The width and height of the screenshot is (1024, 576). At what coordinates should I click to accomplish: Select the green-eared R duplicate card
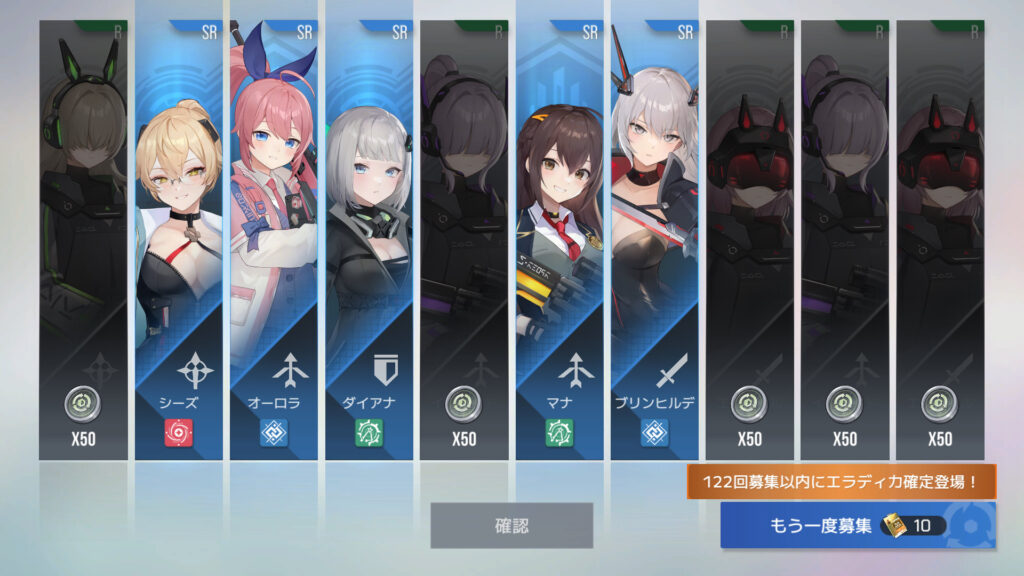pos(84,240)
